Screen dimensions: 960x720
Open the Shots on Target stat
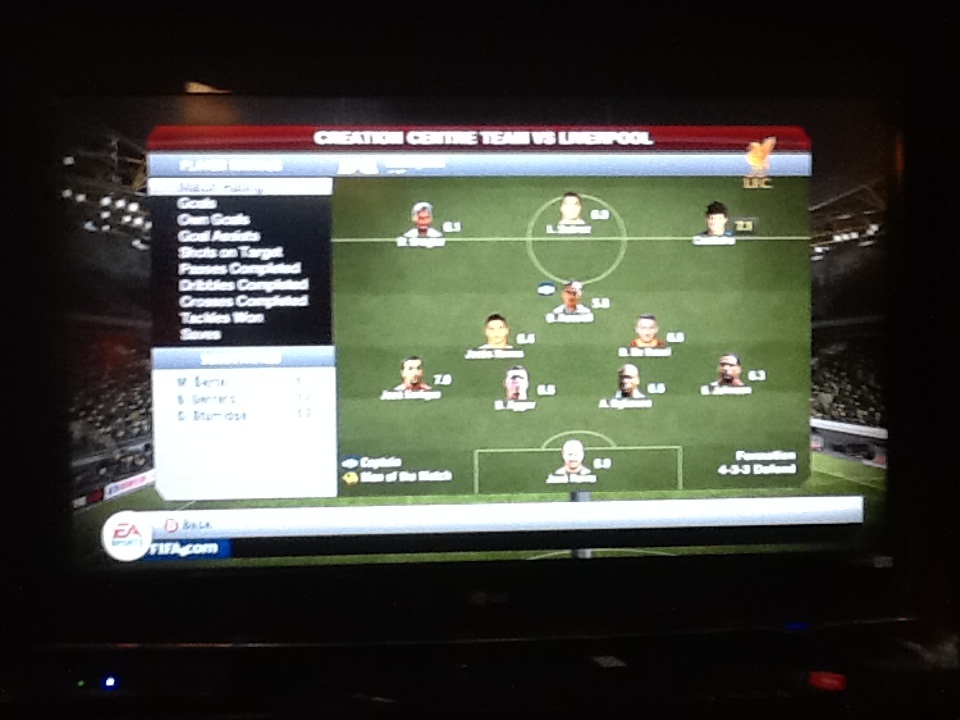[x=231, y=252]
